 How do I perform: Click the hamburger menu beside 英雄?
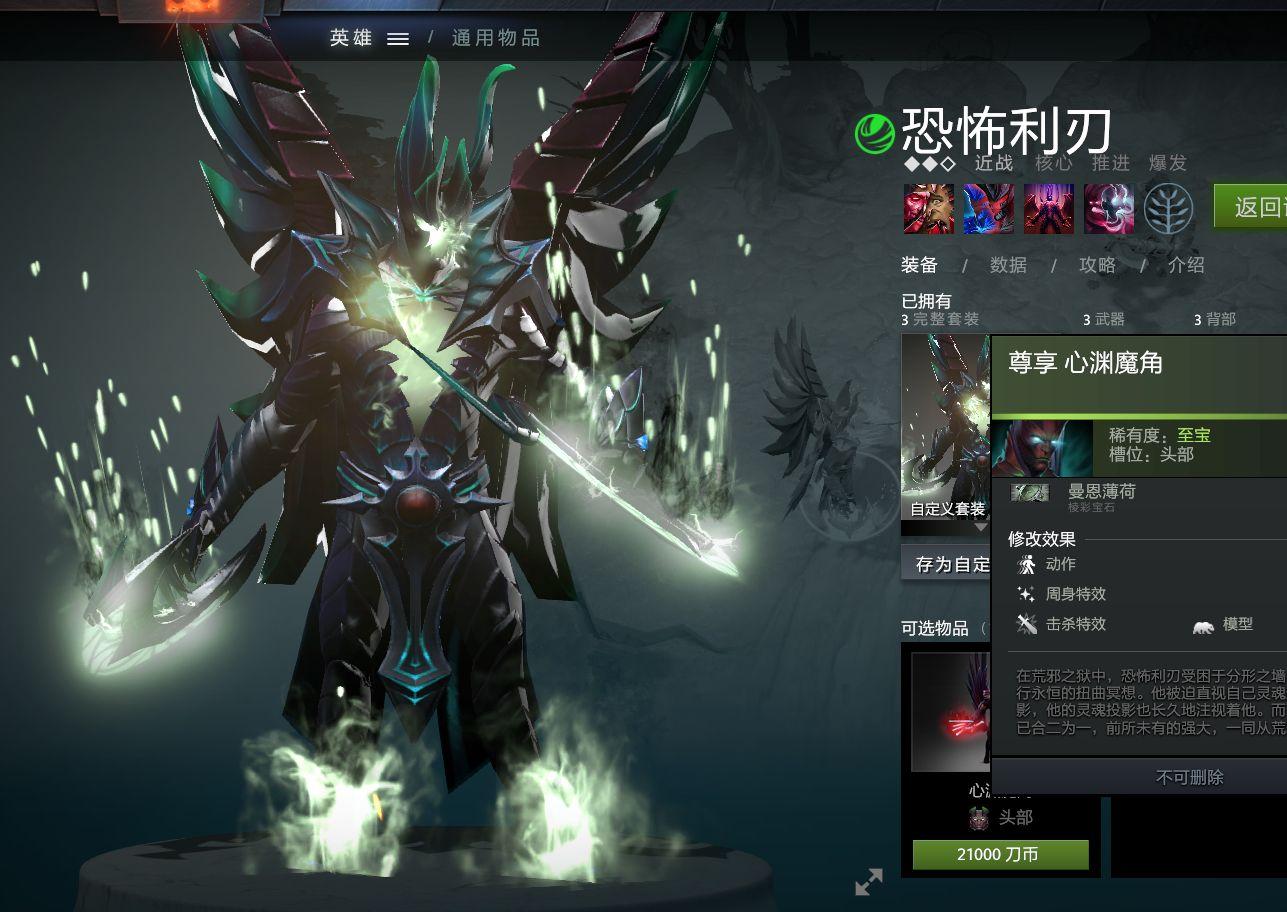click(x=399, y=37)
